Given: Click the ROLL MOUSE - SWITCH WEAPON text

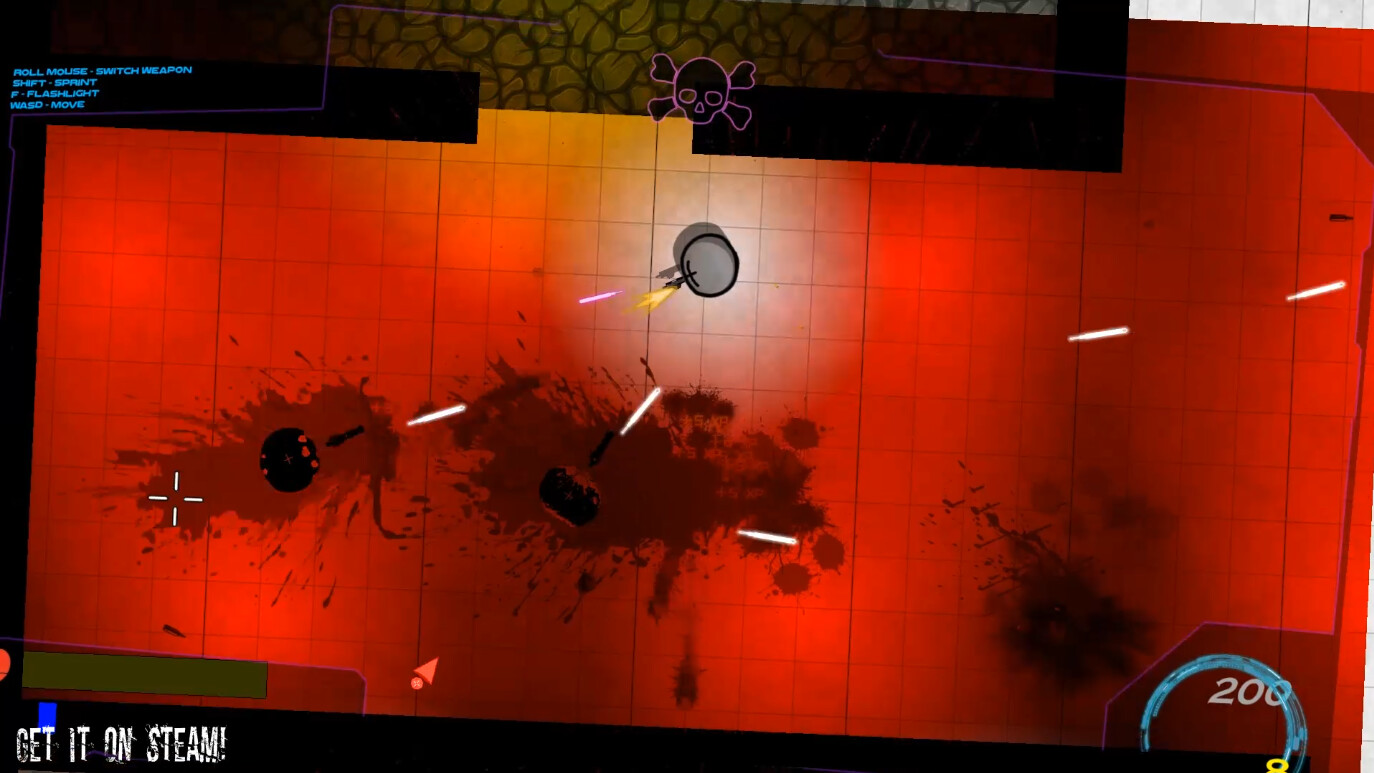Looking at the screenshot, I should point(101,69).
